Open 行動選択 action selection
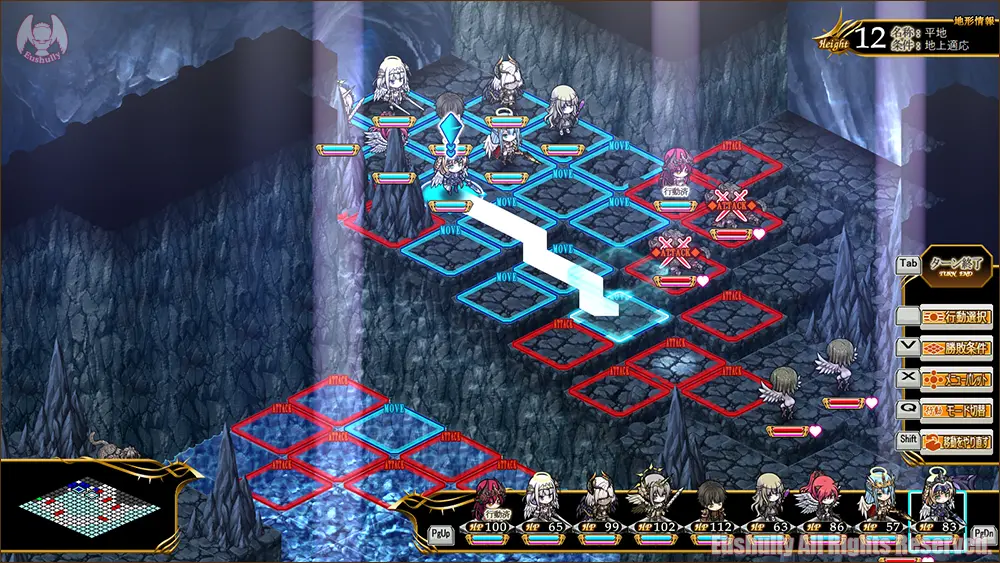 coord(956,317)
